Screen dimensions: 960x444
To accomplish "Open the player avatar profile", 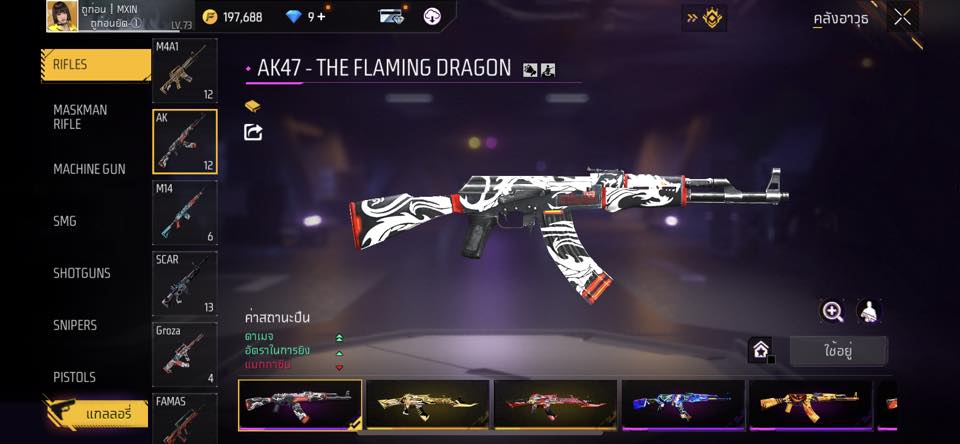I will pyautogui.click(x=62, y=16).
